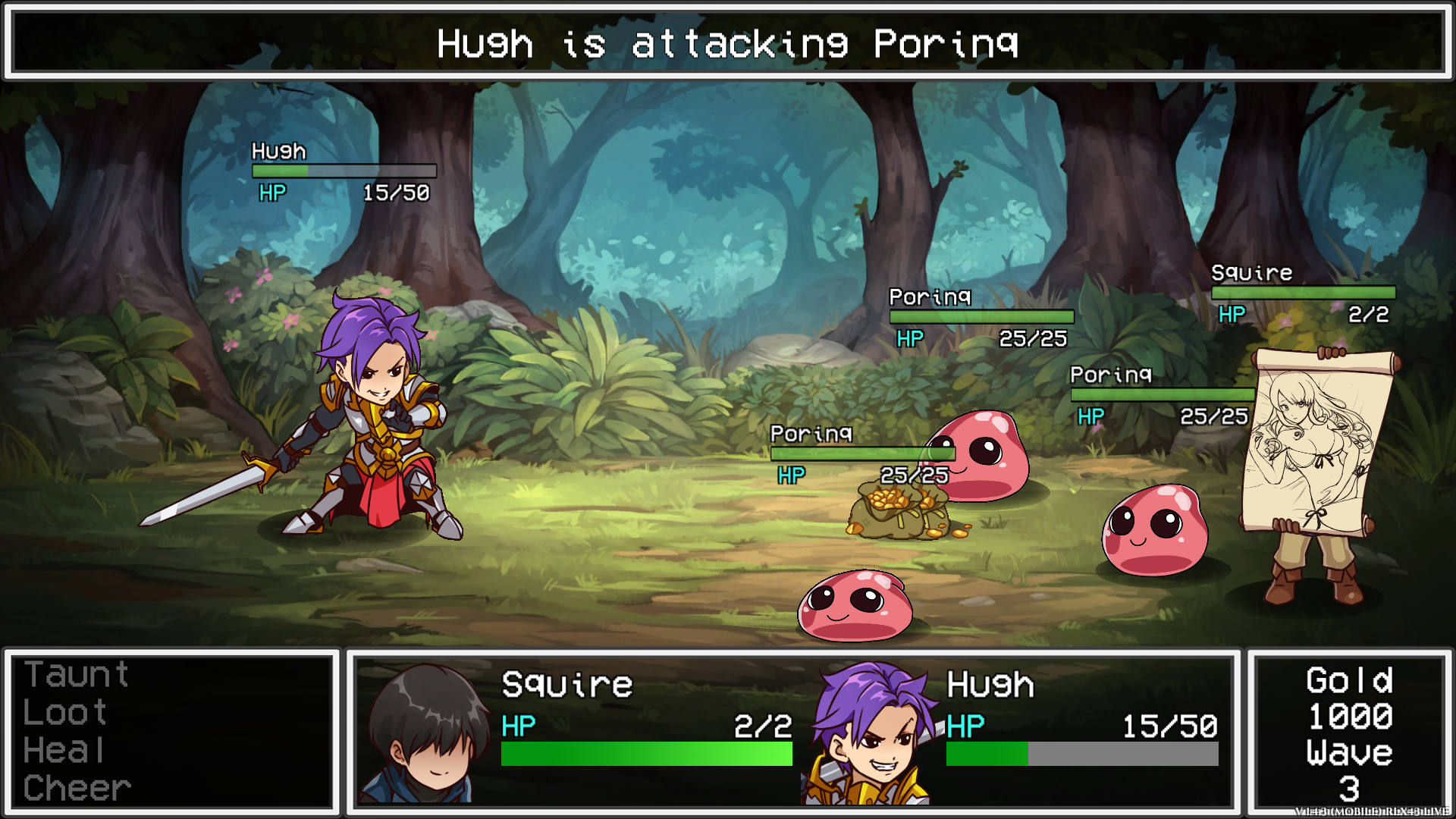Click the 25/25 HP bar of the top Poring

click(982, 316)
